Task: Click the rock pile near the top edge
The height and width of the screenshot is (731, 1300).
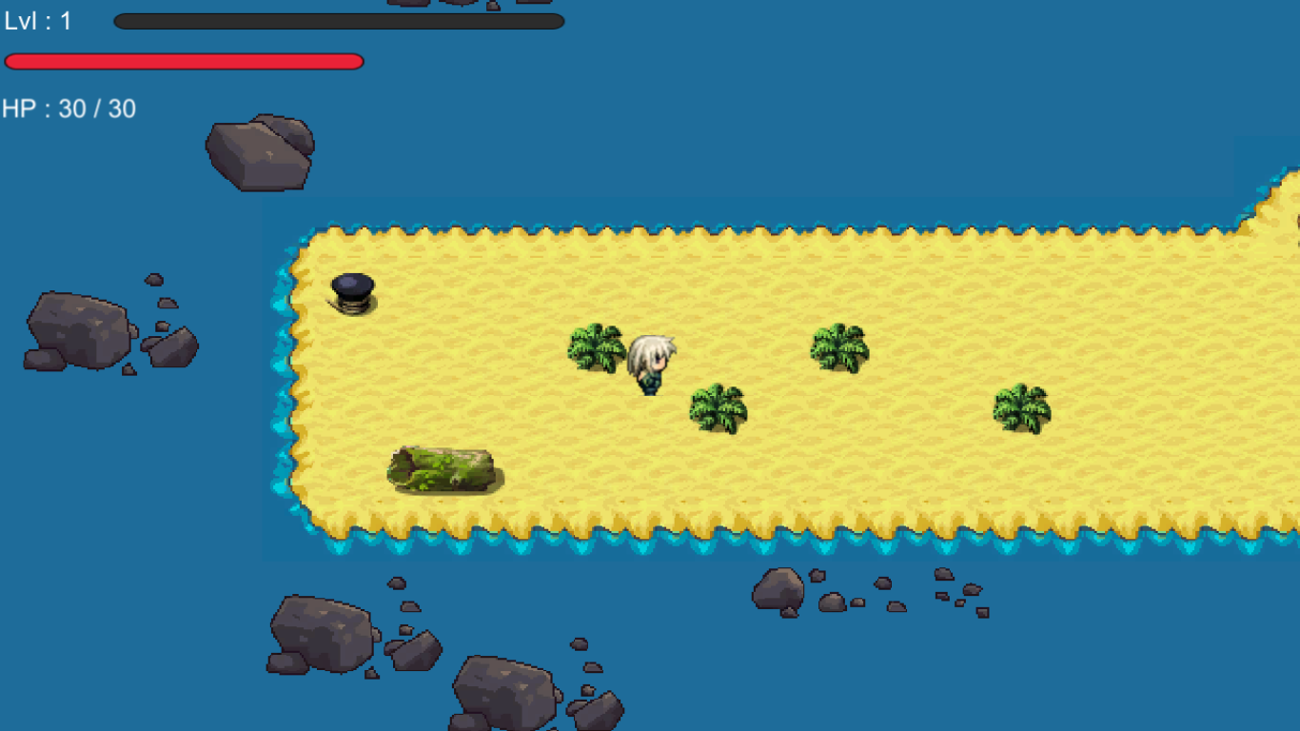Action: [x=260, y=150]
